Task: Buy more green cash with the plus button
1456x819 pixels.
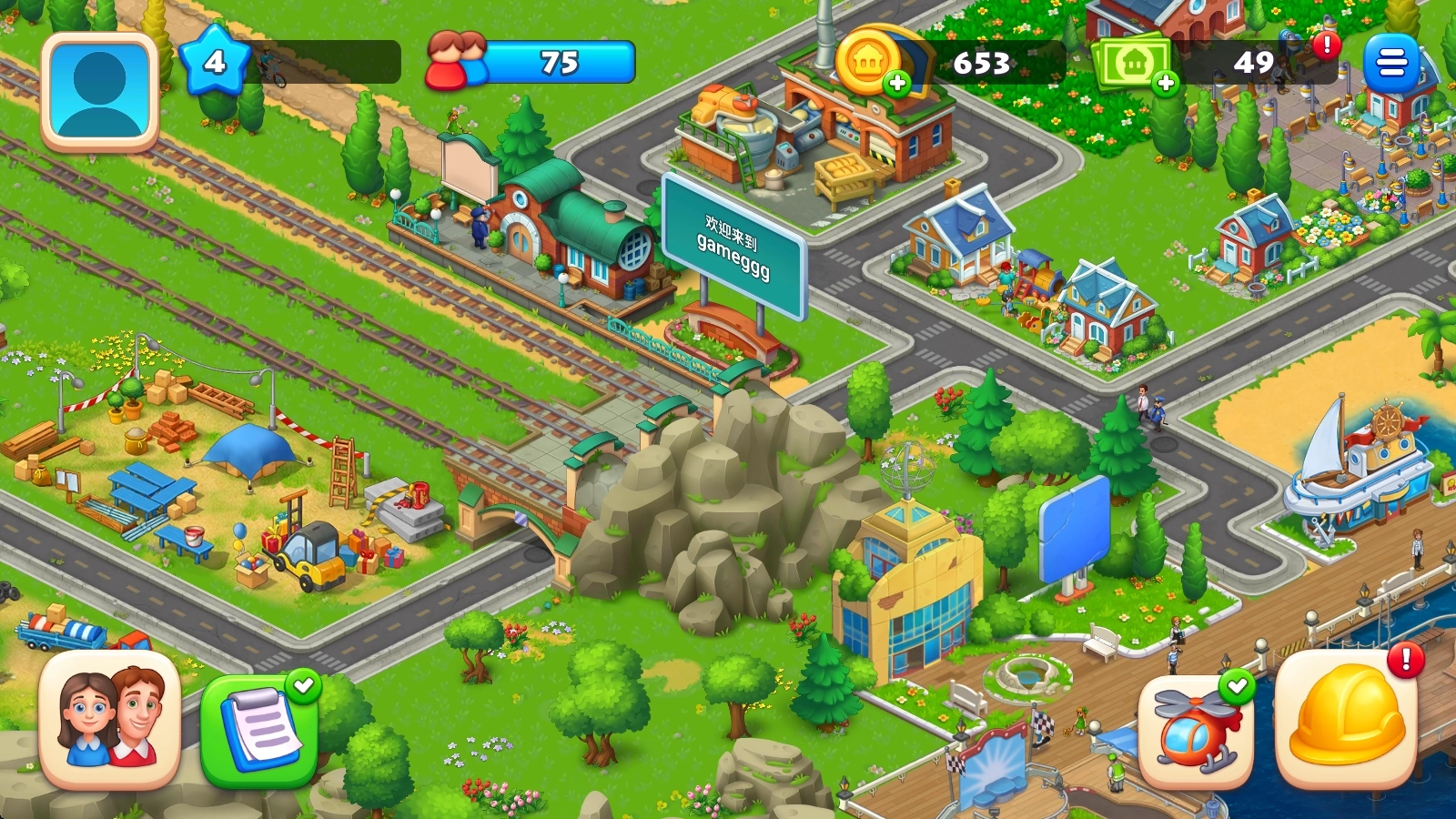Action: tap(1165, 85)
